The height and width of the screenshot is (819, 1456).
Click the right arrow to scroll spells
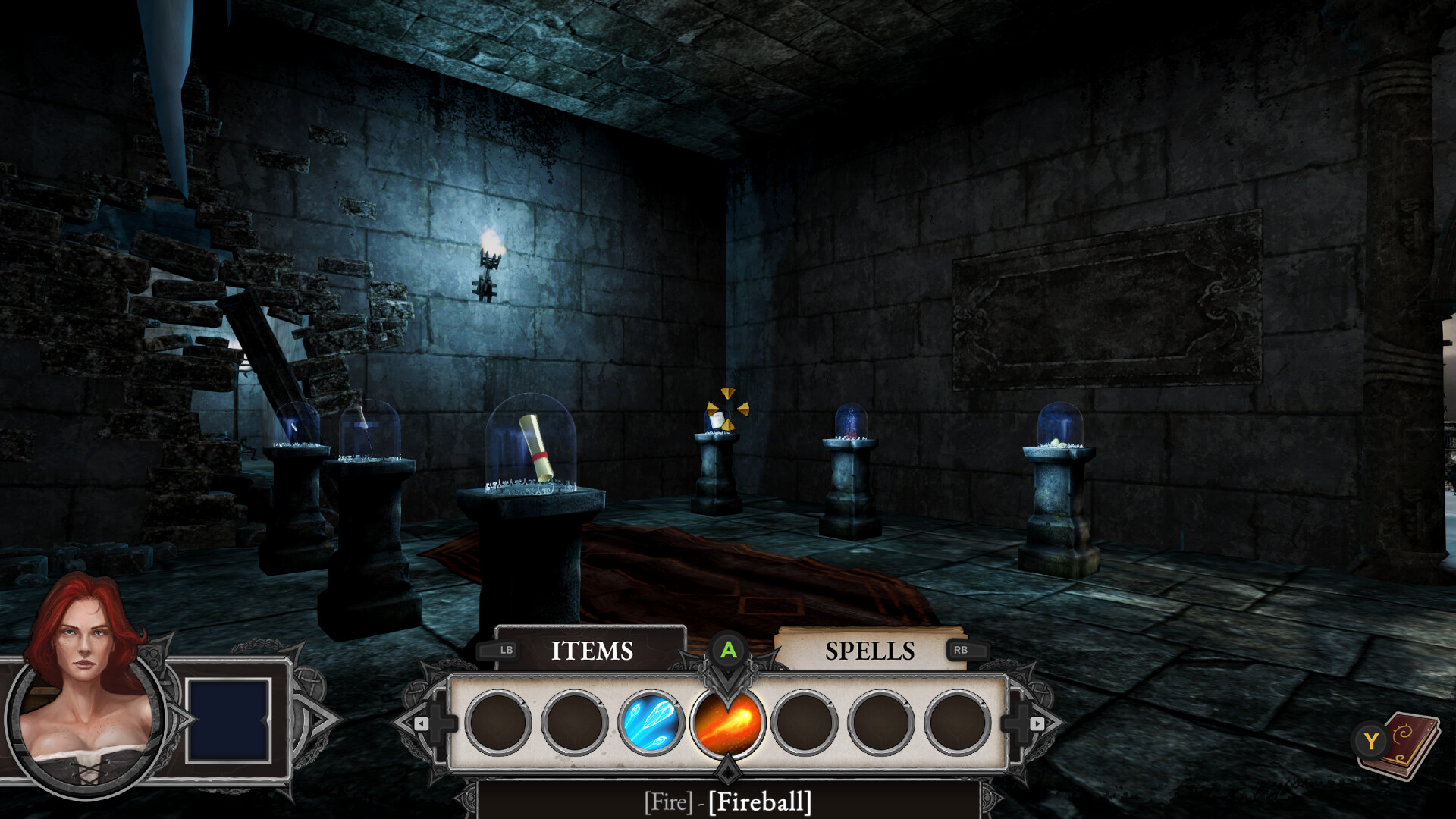coord(1036,725)
